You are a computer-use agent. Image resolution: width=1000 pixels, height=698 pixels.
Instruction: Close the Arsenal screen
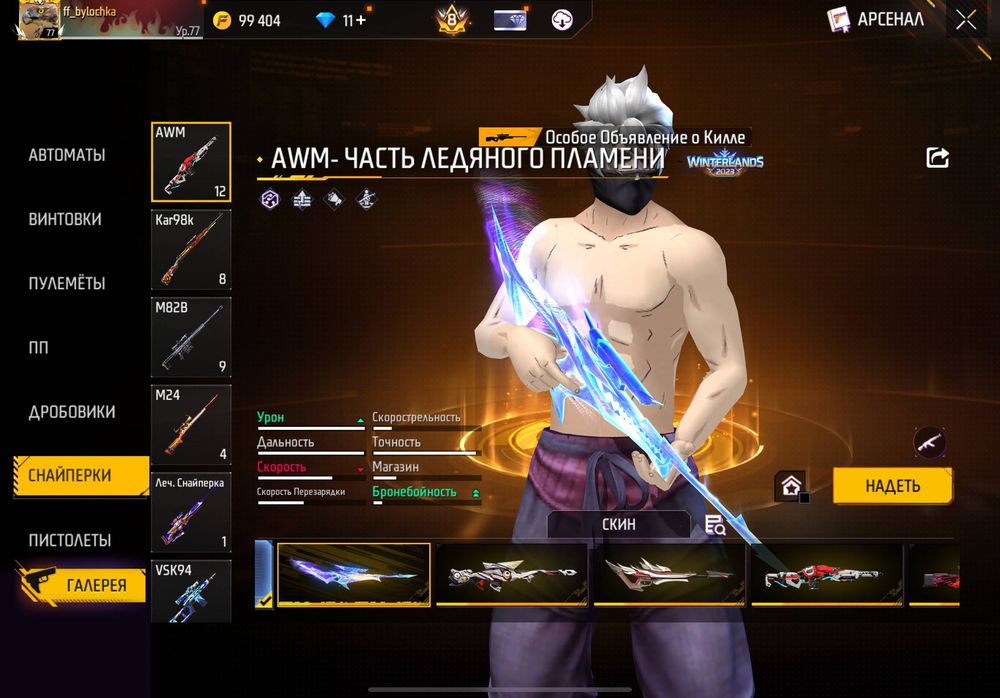coord(965,20)
